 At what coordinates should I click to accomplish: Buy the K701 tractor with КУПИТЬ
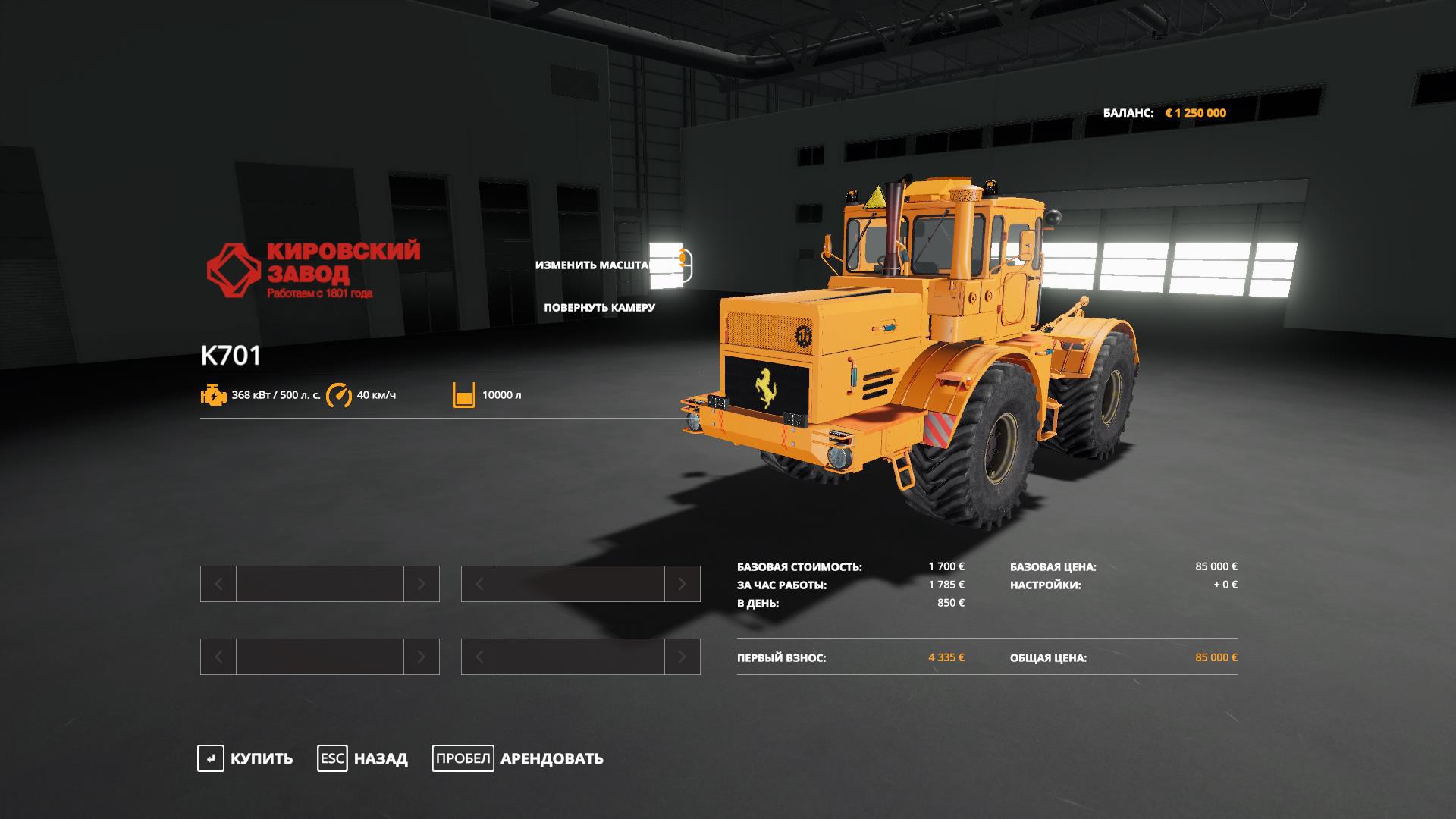tap(246, 758)
